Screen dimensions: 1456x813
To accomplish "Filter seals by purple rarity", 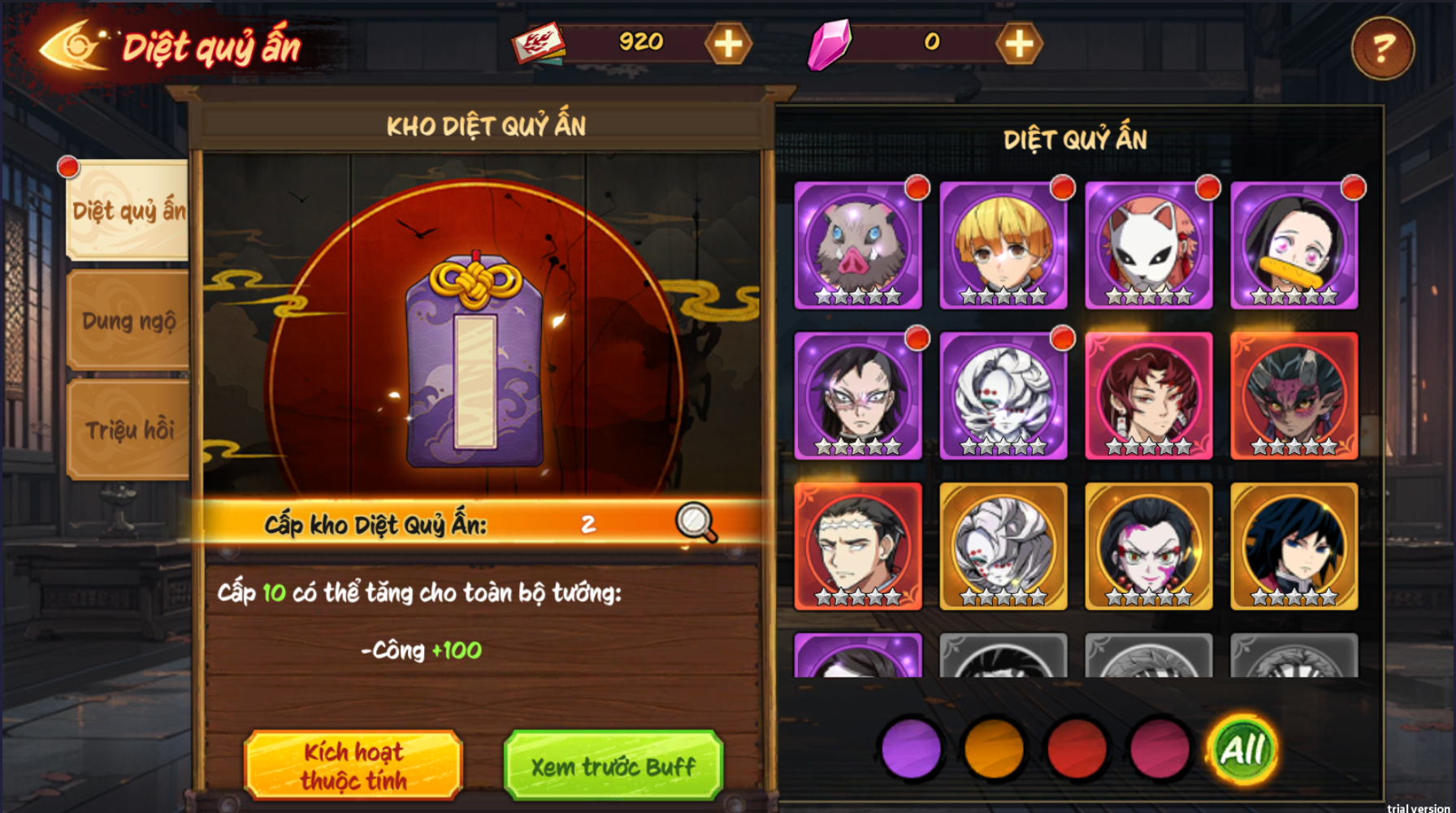I will point(911,749).
